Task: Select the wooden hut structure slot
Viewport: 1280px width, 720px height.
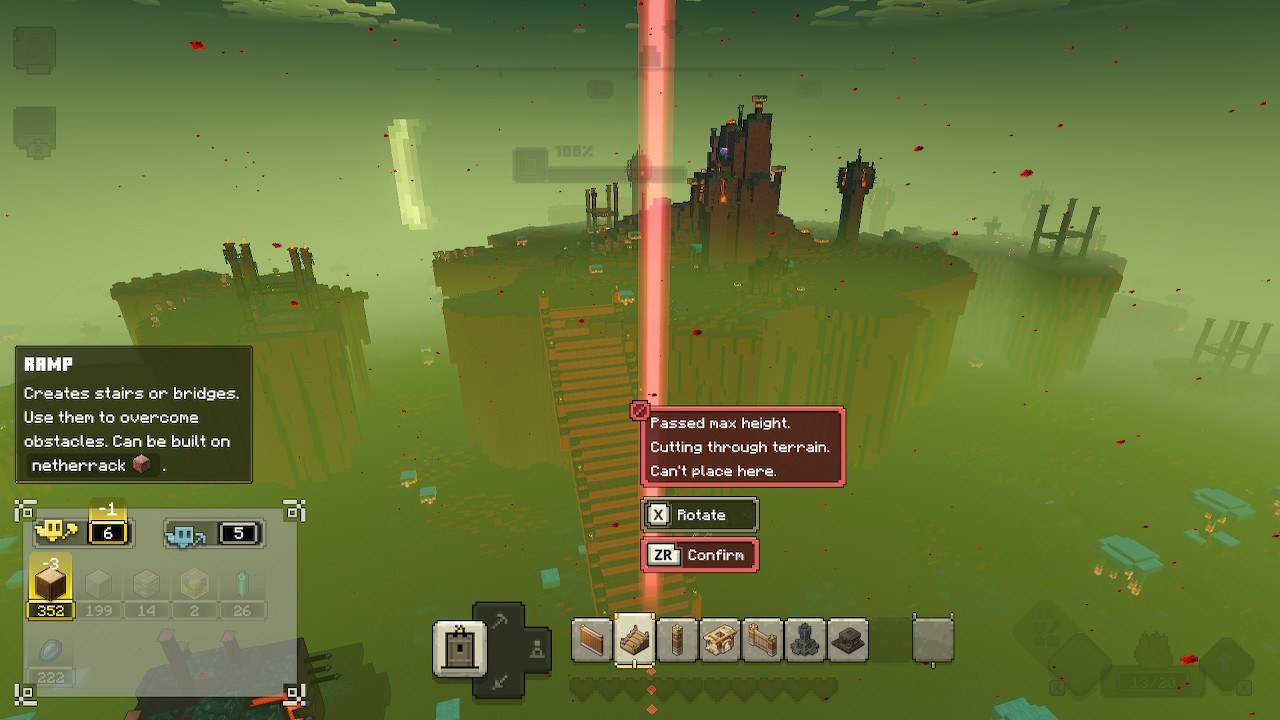Action: coord(720,641)
